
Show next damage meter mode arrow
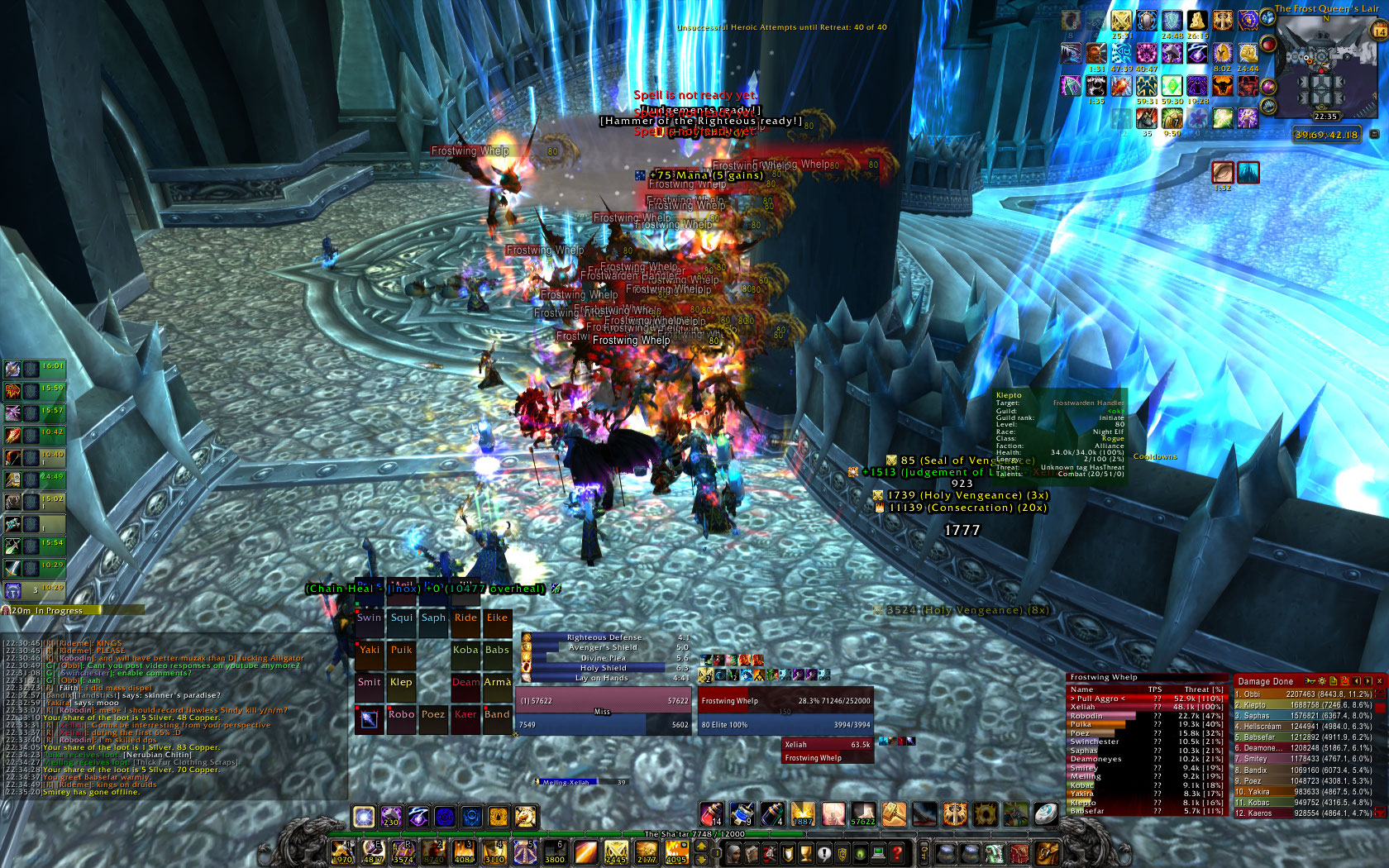point(1368,681)
